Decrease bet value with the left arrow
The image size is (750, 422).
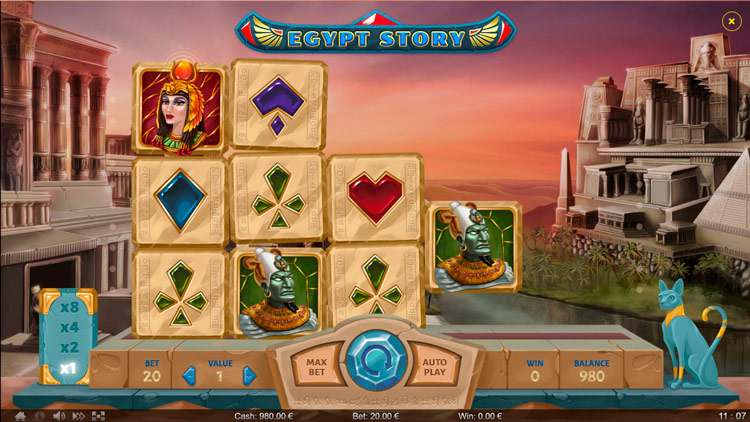[x=188, y=377]
